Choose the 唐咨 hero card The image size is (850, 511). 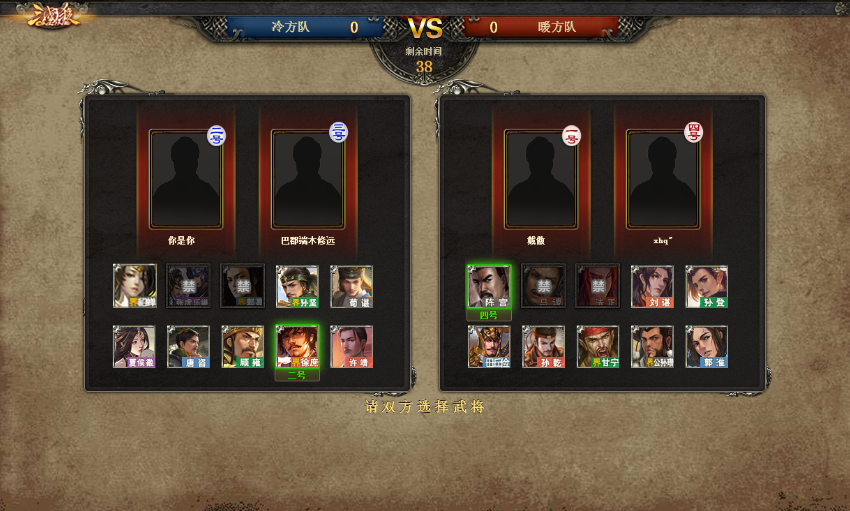pyautogui.click(x=188, y=346)
